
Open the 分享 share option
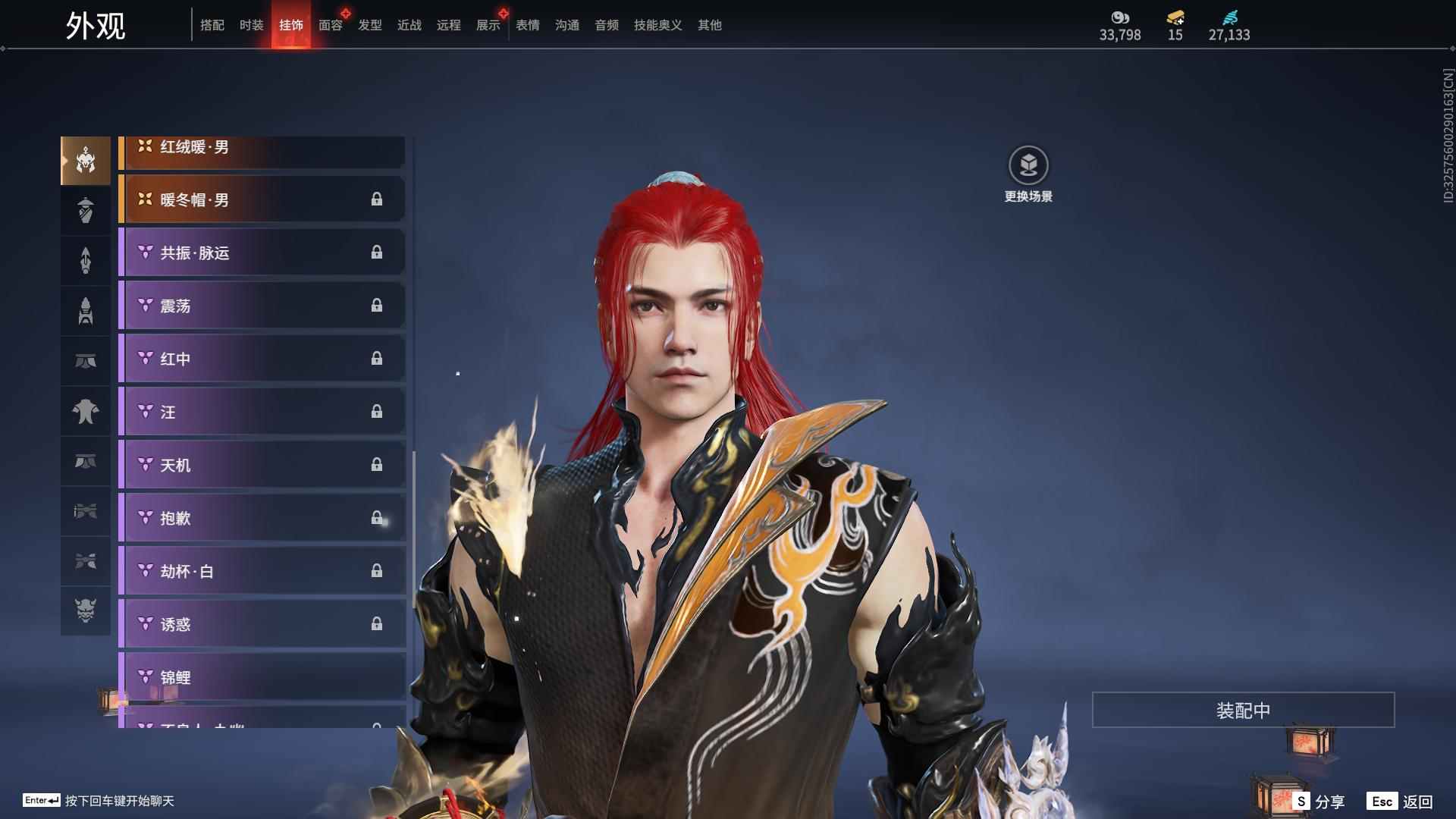tap(1320, 801)
